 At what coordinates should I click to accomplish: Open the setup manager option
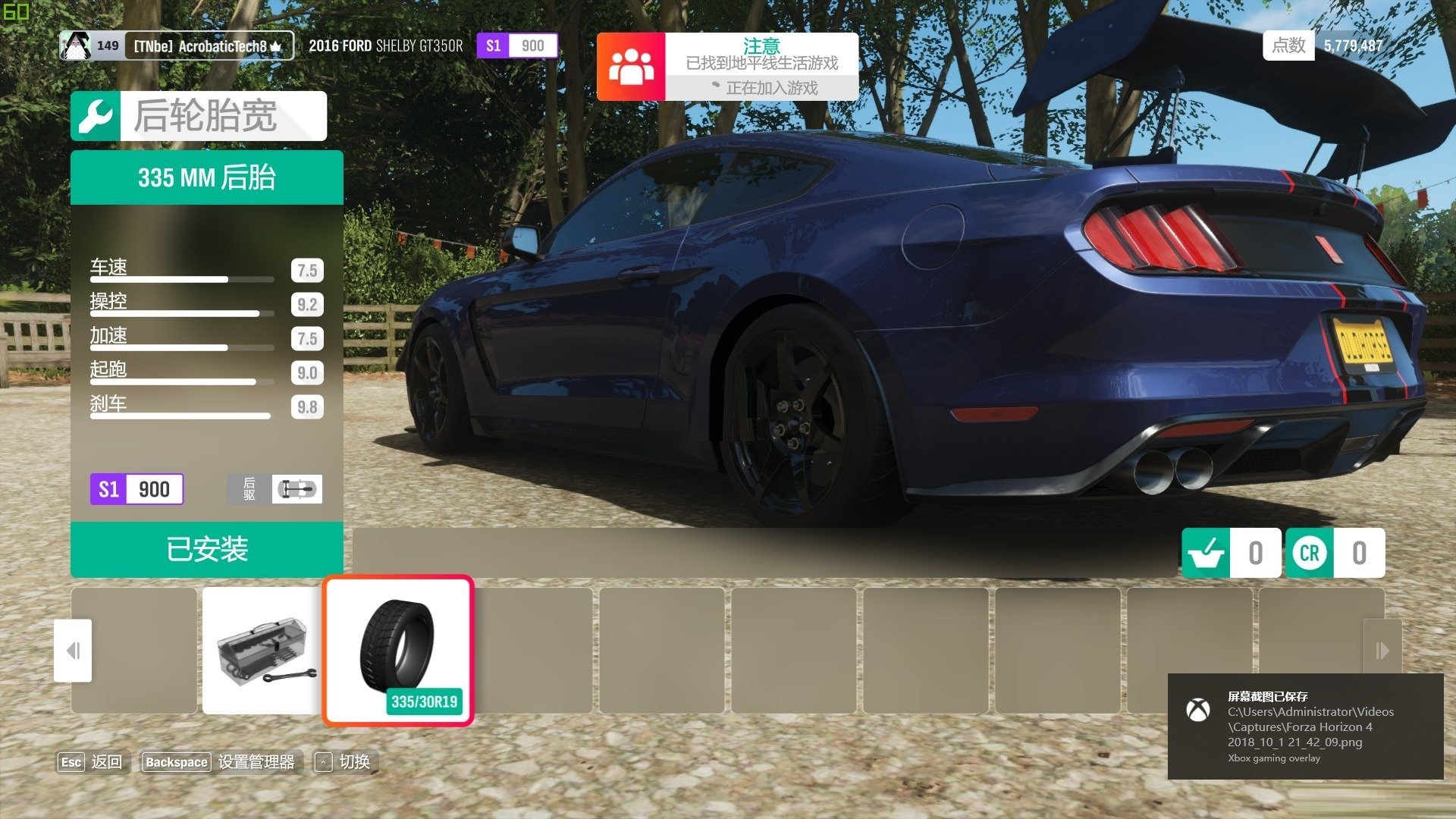[220, 762]
